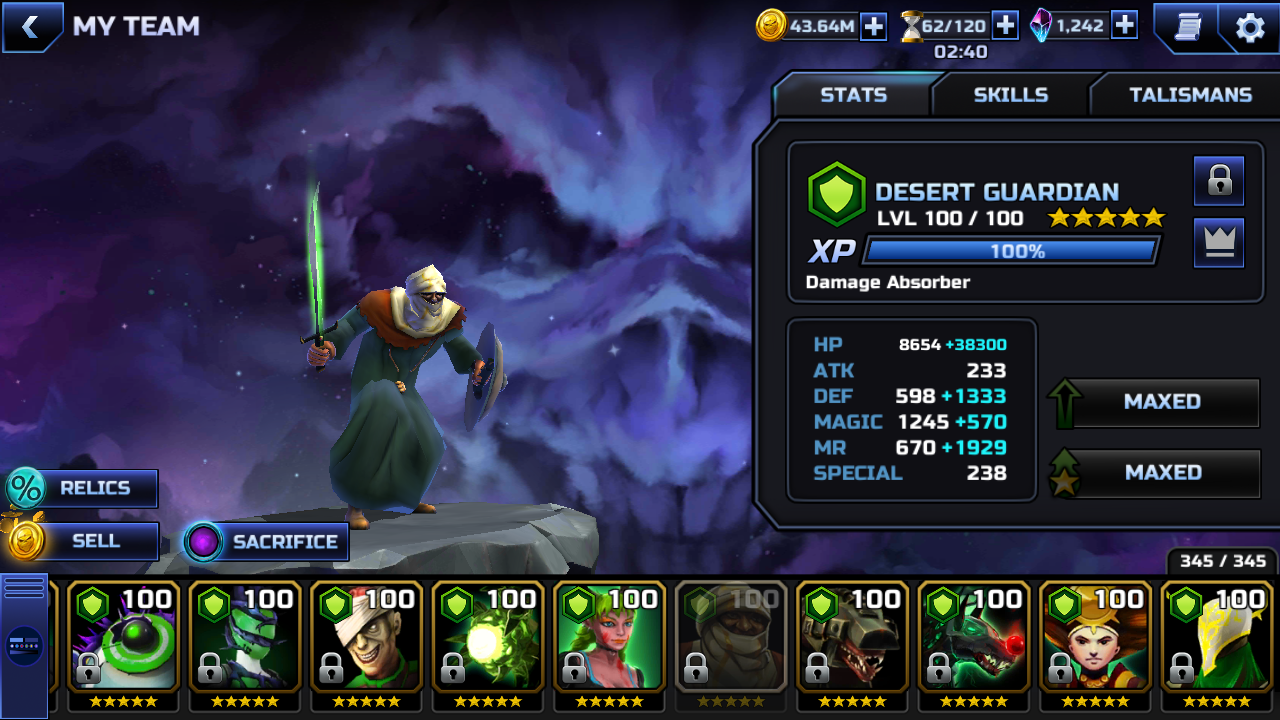
Task: Open the roster filter panel at bottom-left
Action: (x=24, y=645)
